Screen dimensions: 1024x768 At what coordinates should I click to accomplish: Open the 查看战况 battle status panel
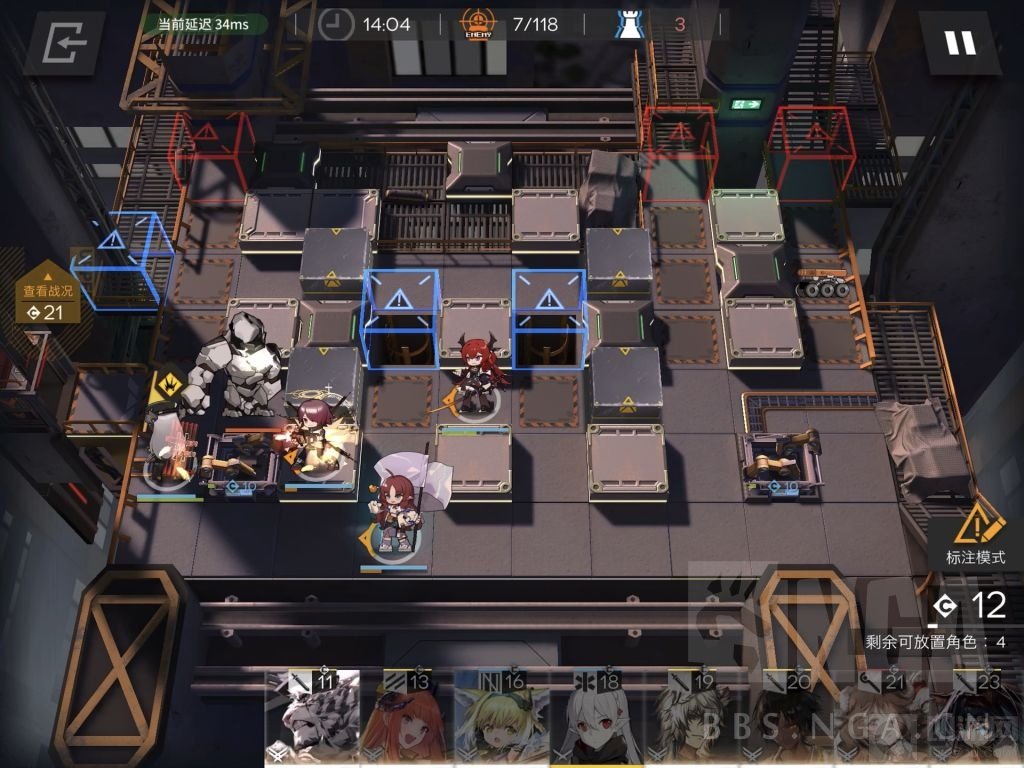click(48, 298)
